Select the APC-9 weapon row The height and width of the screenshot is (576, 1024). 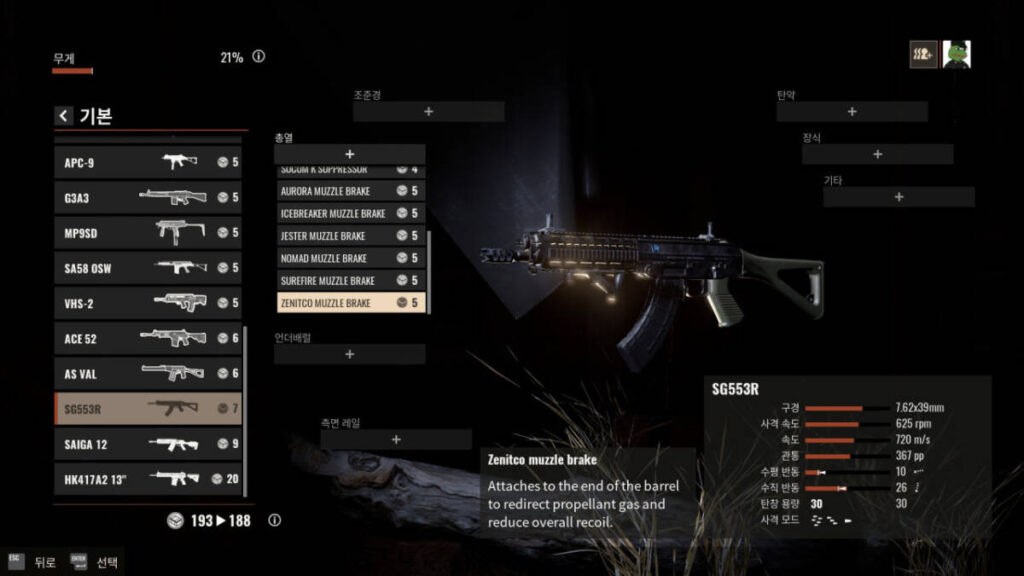pyautogui.click(x=148, y=162)
